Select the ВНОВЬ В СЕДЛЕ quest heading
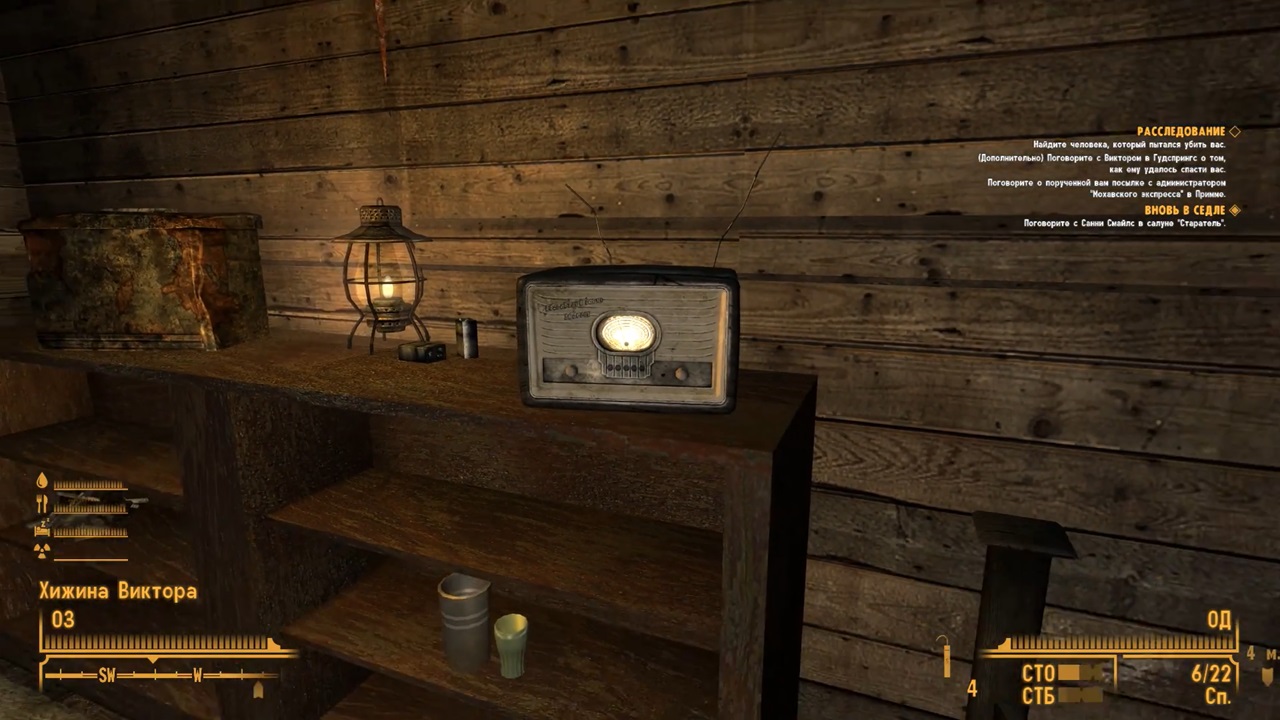This screenshot has height=720, width=1280. click(1186, 210)
